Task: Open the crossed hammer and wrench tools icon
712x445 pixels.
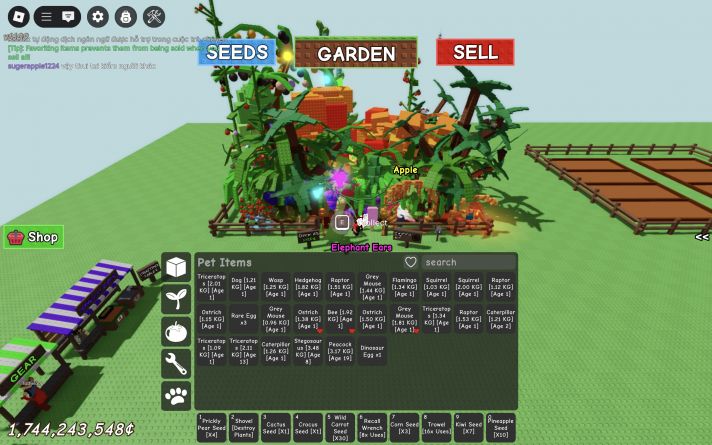Action: click(x=154, y=16)
